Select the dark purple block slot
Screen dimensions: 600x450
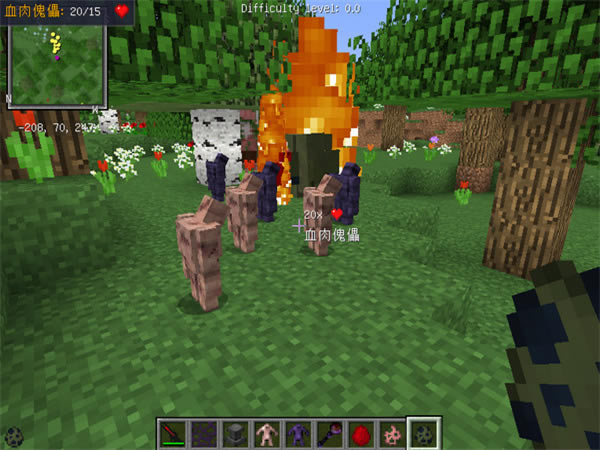(x=204, y=434)
